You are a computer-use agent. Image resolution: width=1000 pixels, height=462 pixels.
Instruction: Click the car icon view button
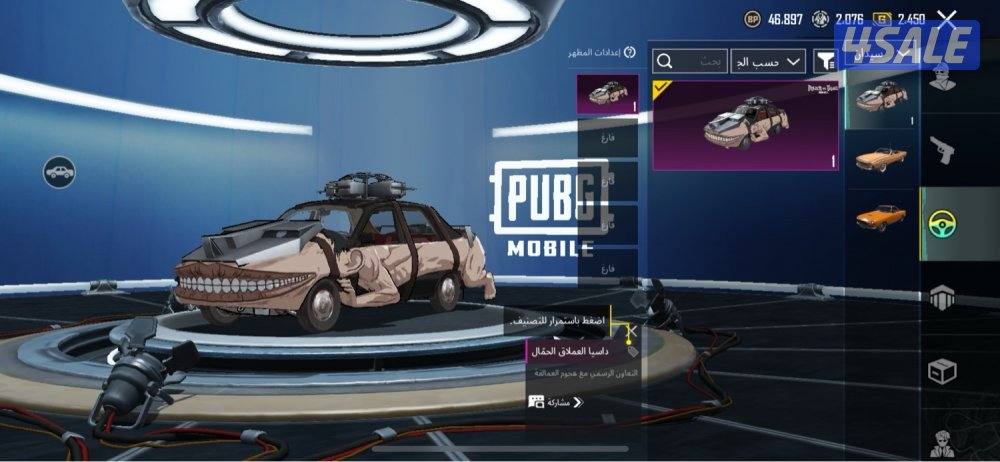point(60,171)
